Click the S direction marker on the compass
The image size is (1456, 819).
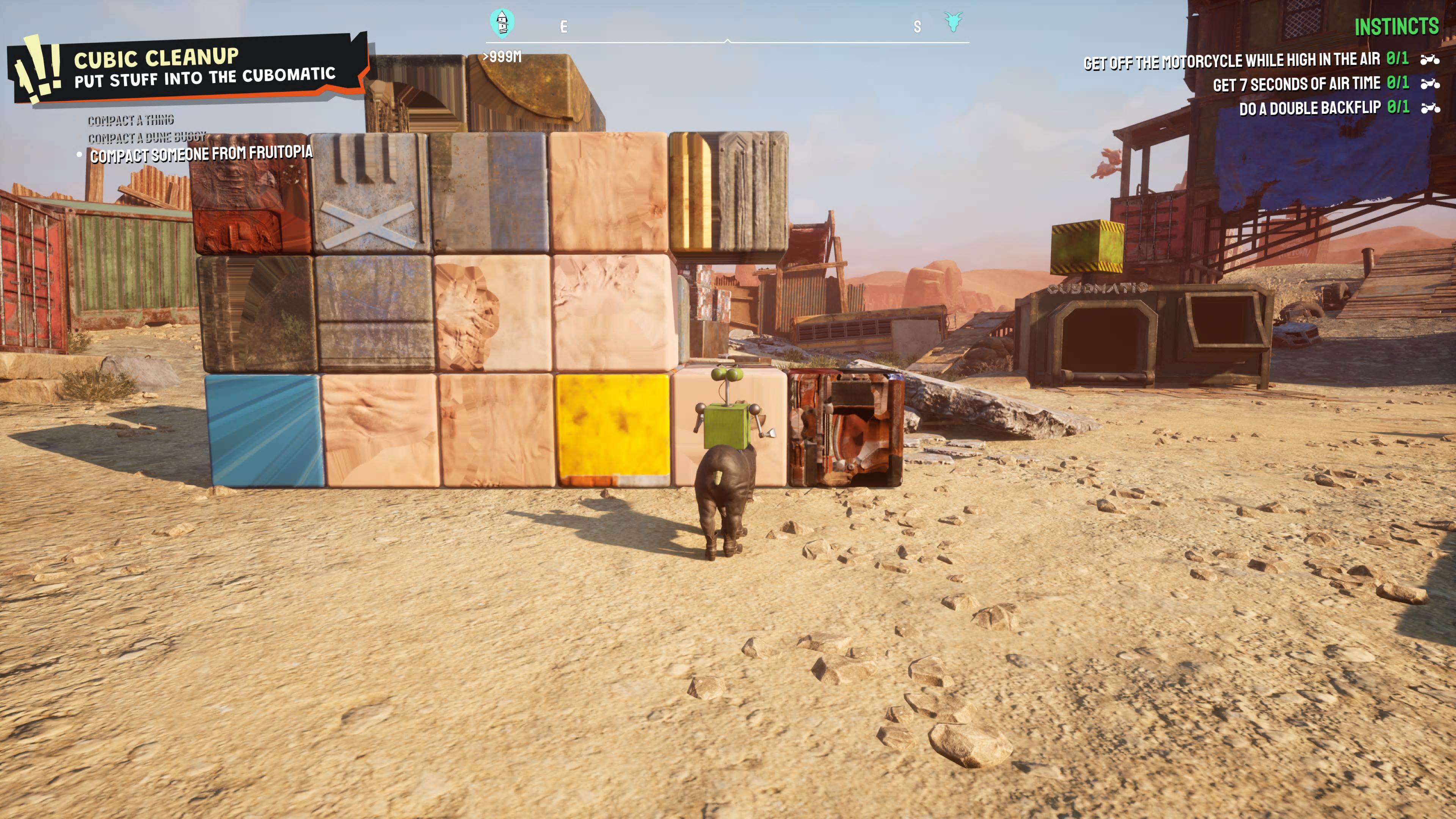tap(917, 26)
